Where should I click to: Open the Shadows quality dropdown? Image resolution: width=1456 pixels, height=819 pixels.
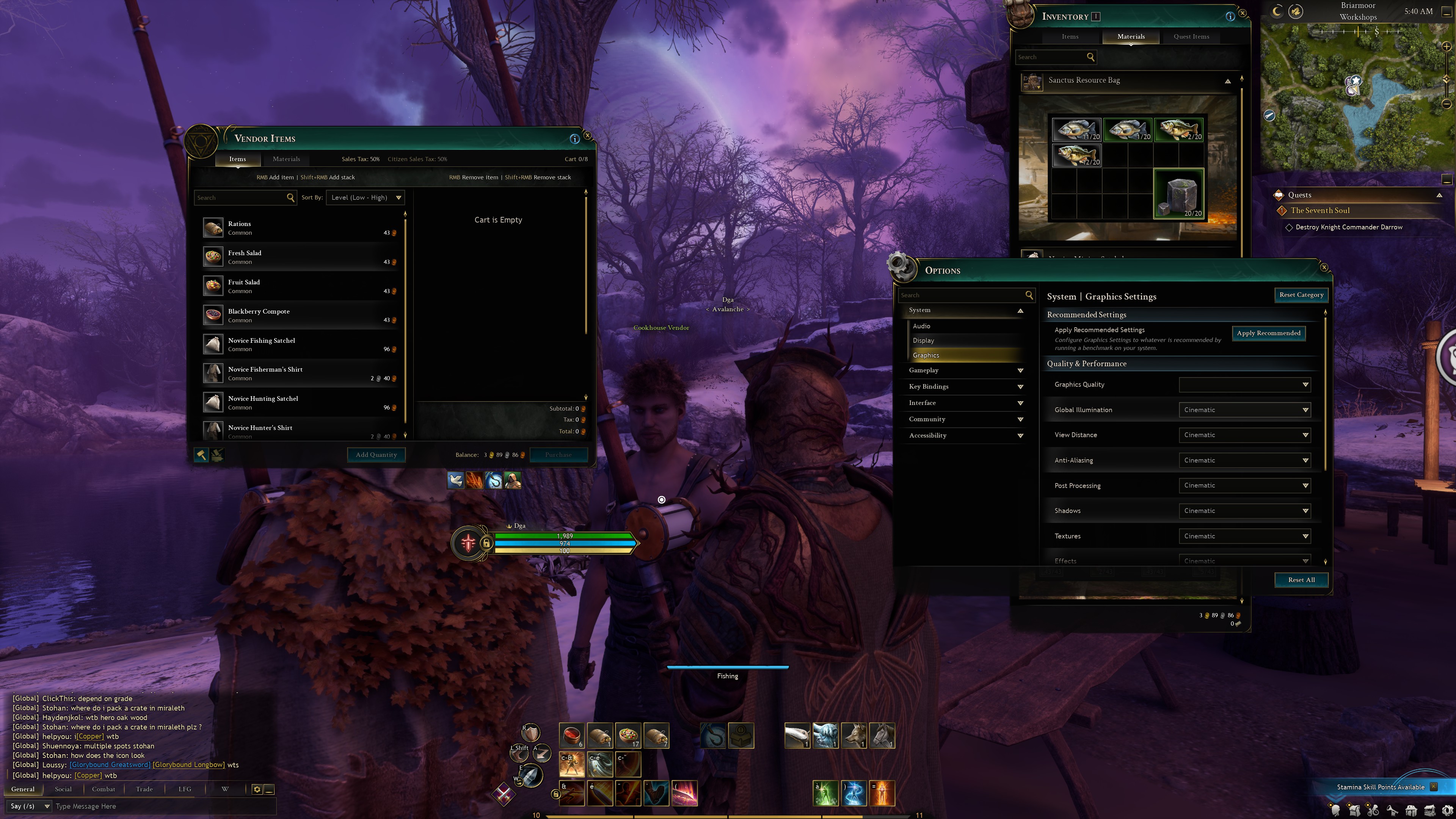(1244, 510)
